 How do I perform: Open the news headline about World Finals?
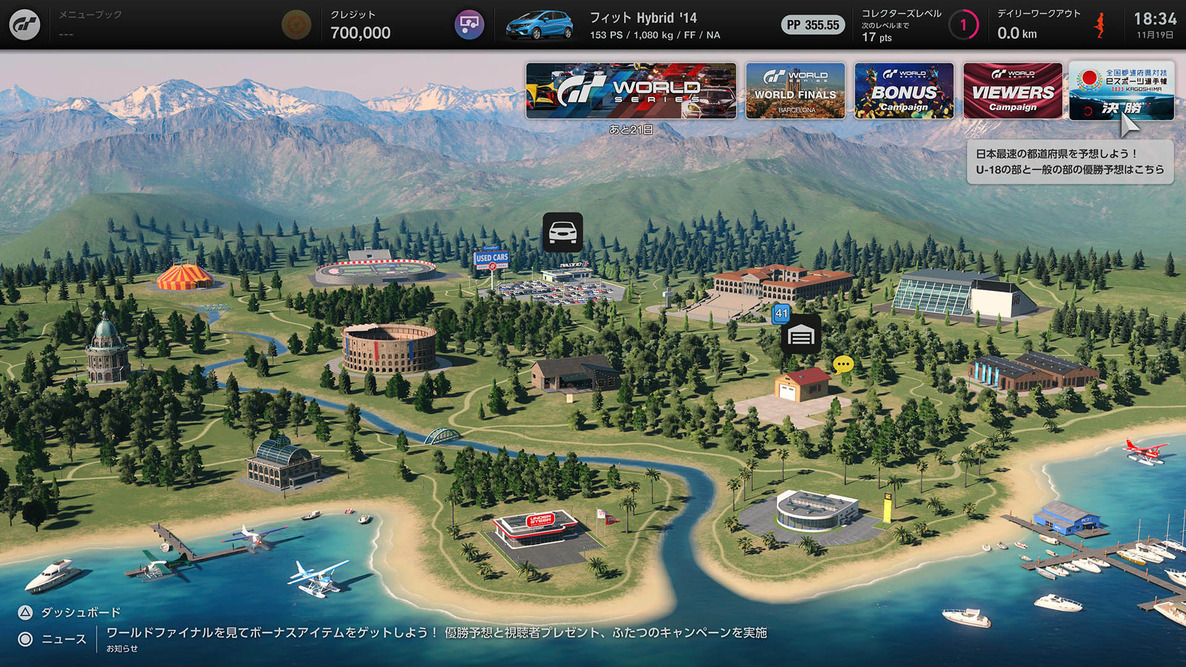pos(436,633)
